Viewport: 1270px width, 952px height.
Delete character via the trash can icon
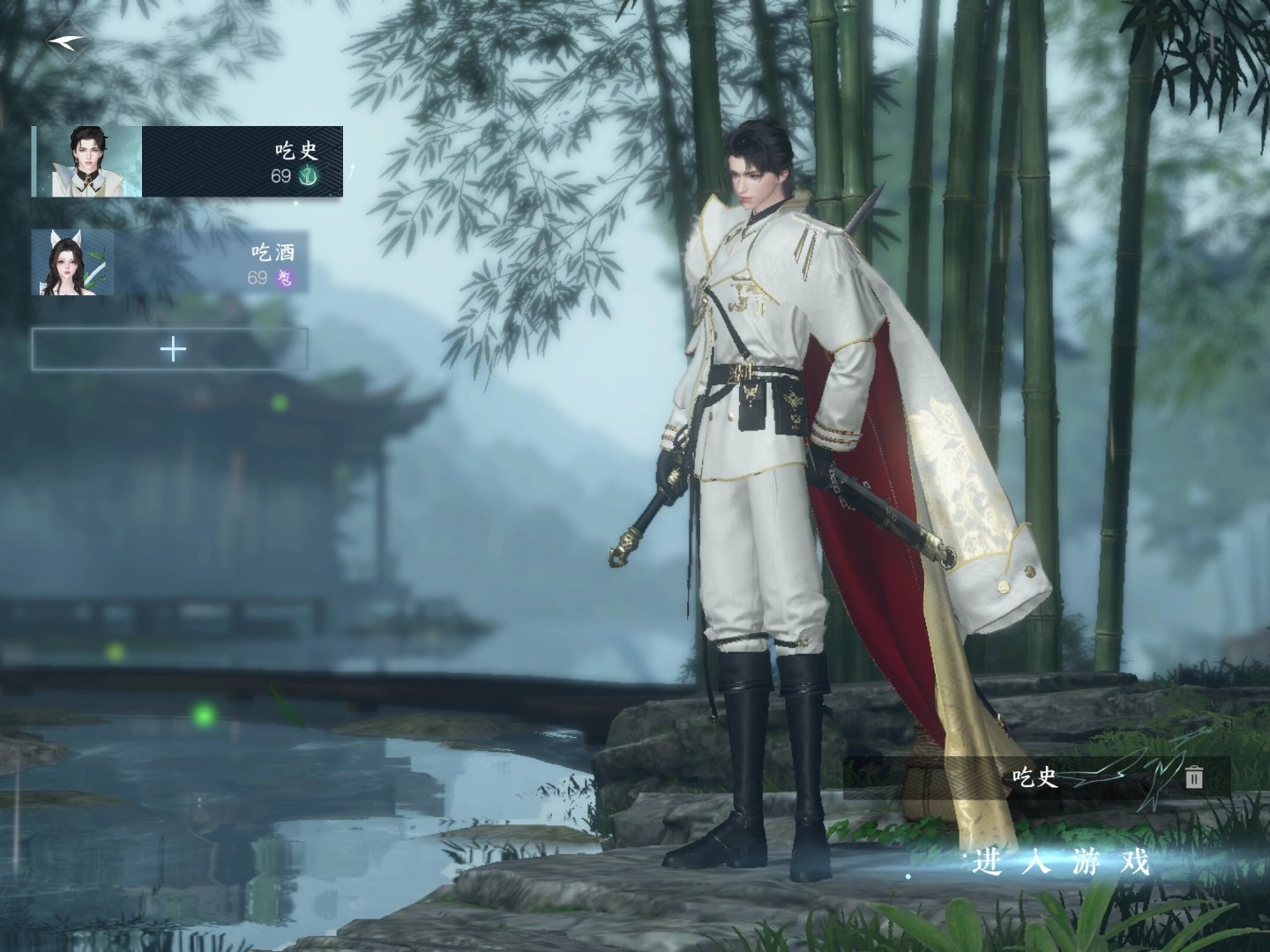tap(1194, 777)
